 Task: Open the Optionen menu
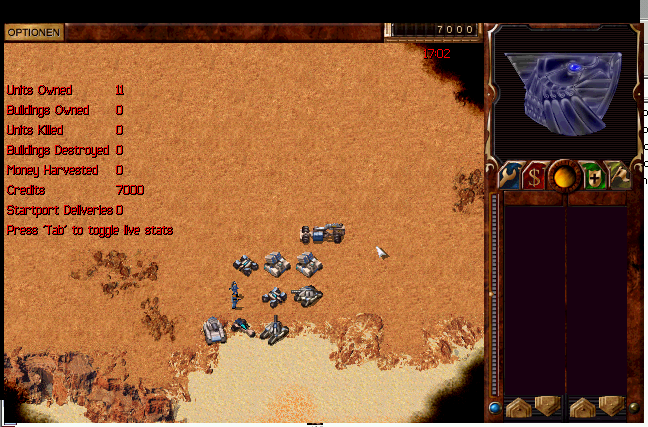34,32
